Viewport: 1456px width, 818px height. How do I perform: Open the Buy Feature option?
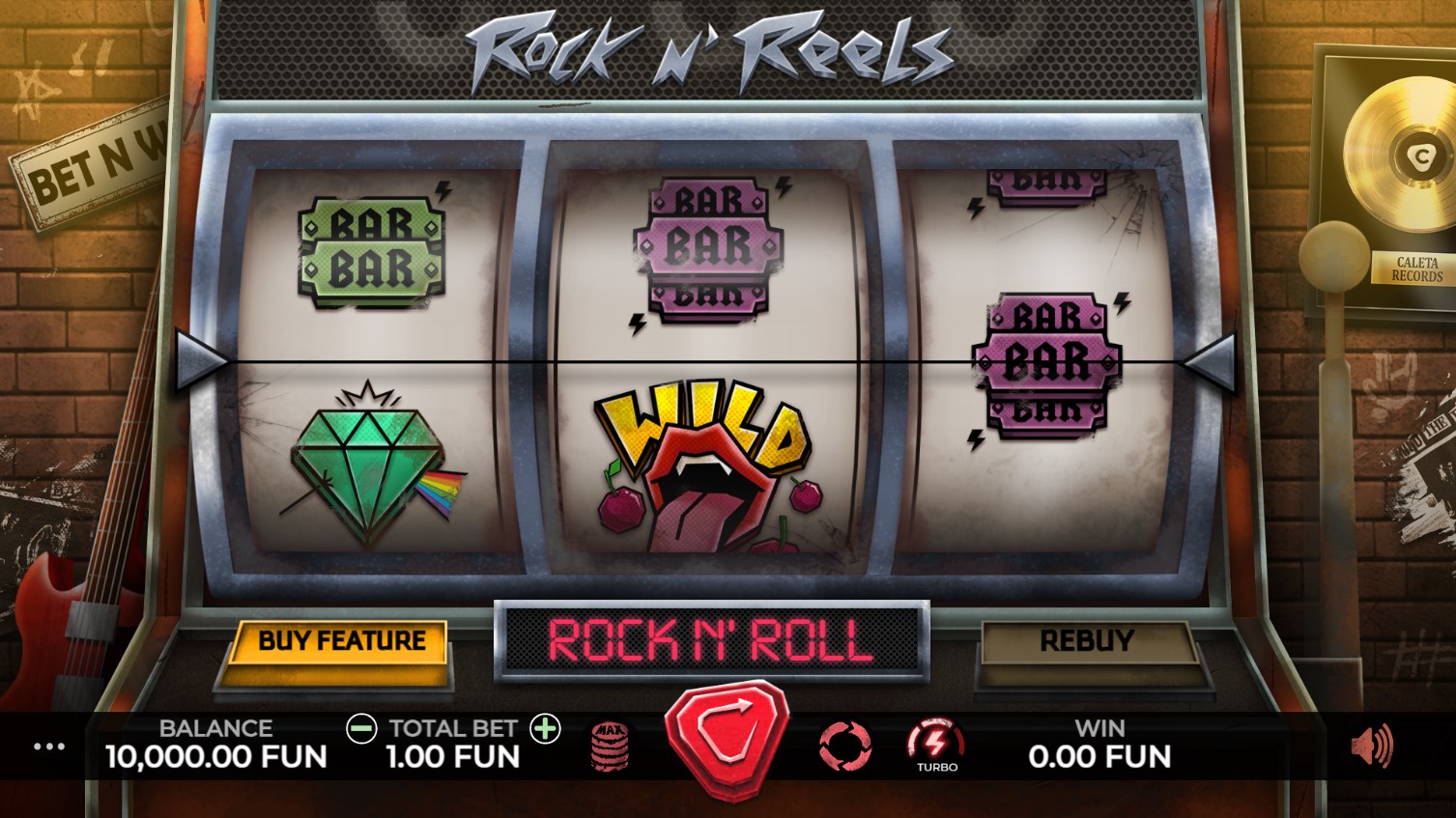pos(341,641)
